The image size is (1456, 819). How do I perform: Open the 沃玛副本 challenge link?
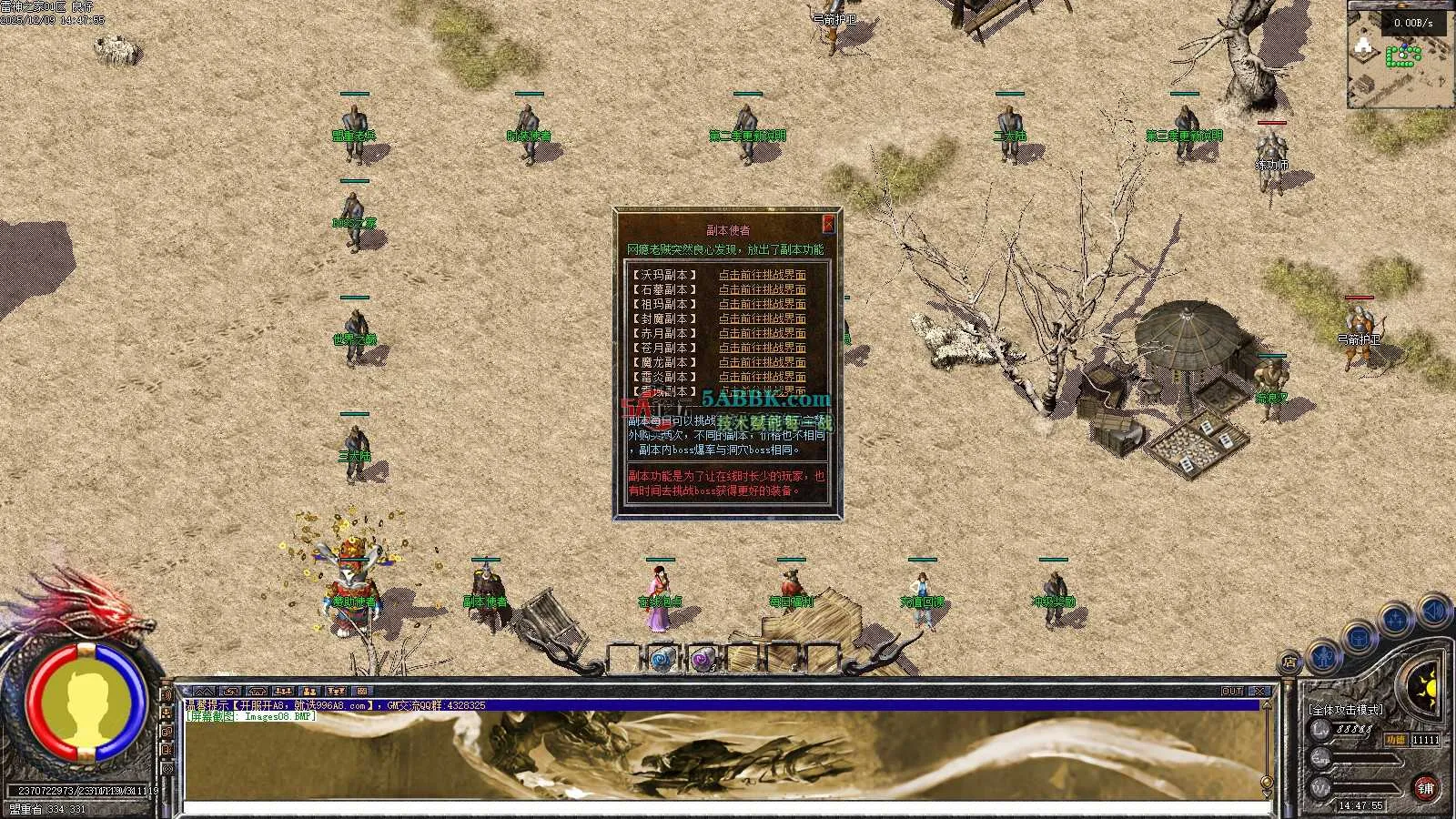click(x=762, y=275)
